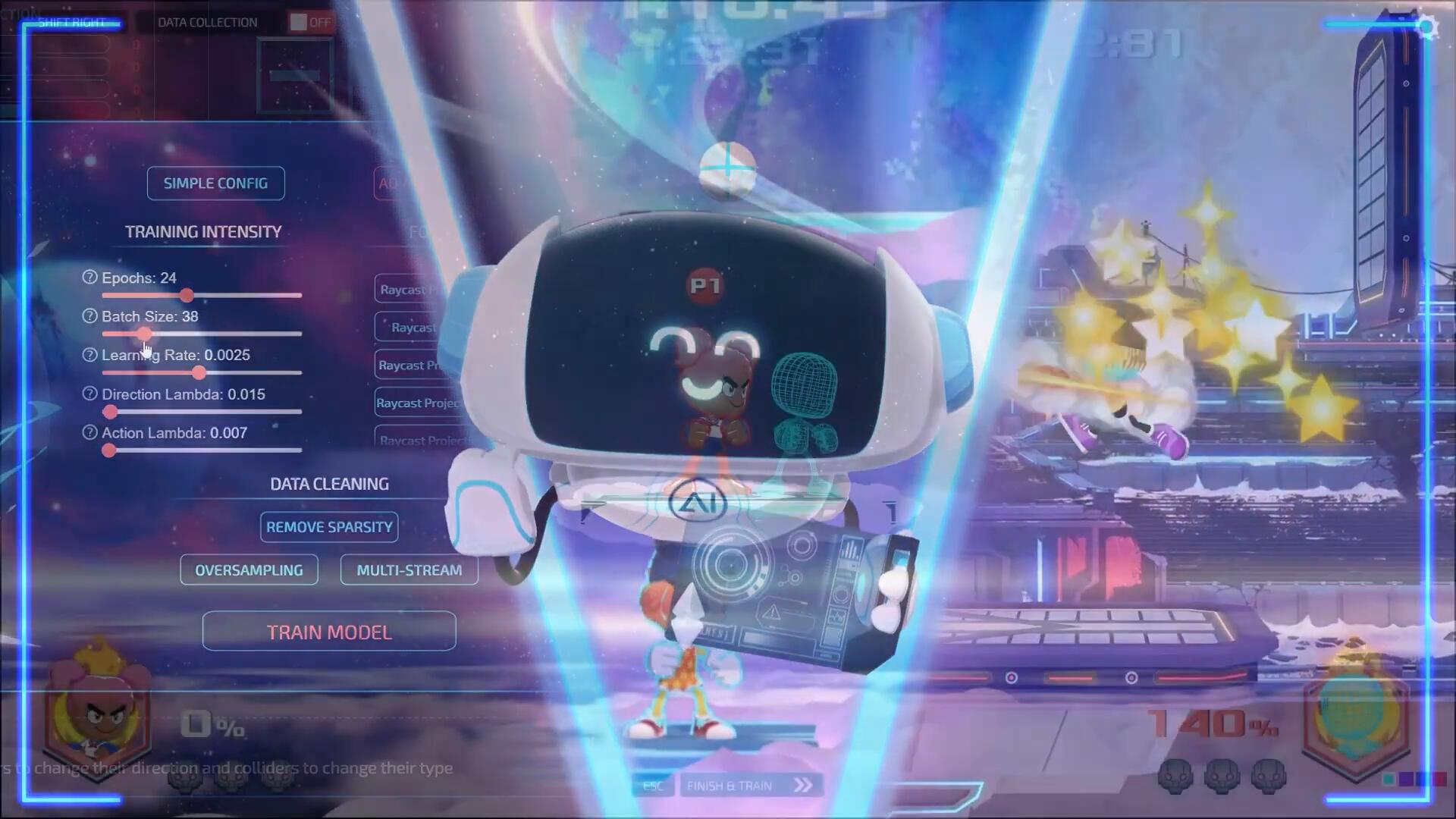Open the settings gear icon
Screen dimensions: 1456x819
pyautogui.click(x=1428, y=28)
